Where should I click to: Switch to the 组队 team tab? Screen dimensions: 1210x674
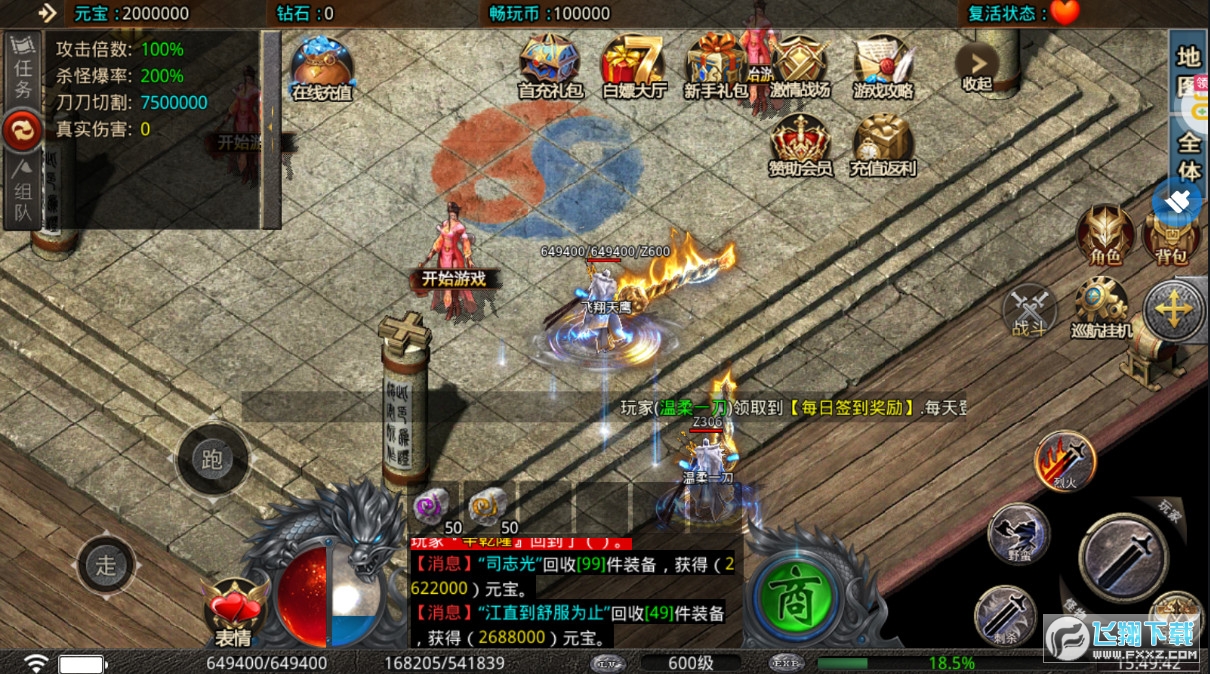pyautogui.click(x=22, y=191)
